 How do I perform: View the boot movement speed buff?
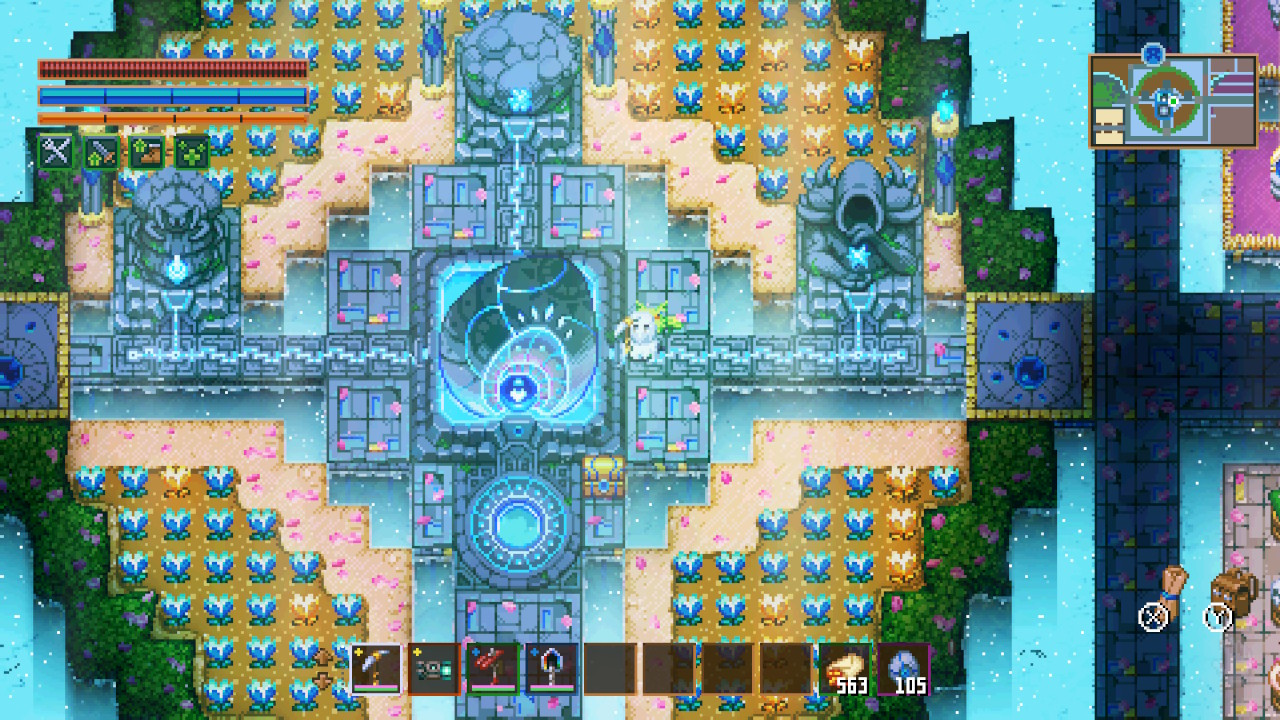(147, 152)
